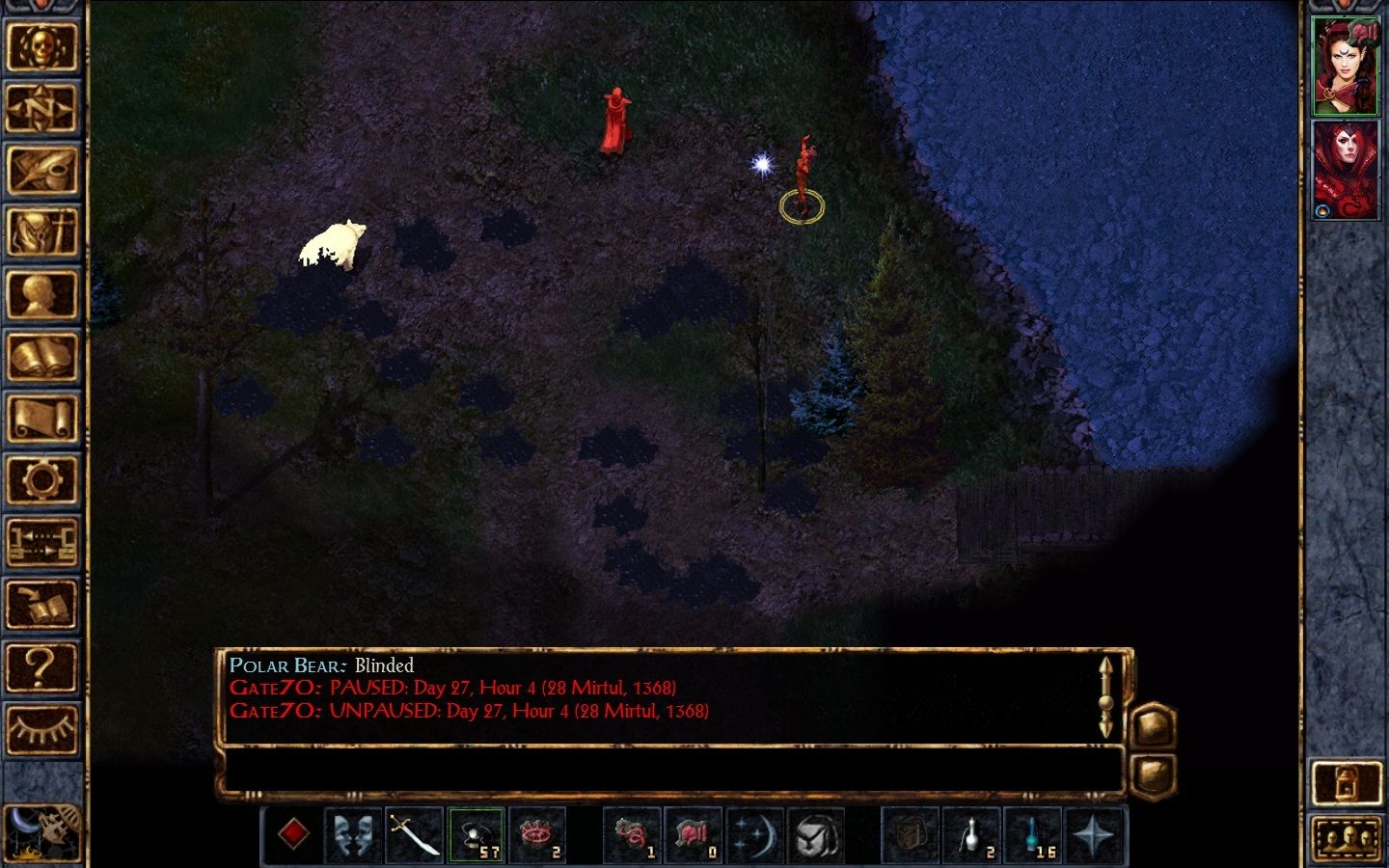This screenshot has width=1389, height=868.
Task: Open the quick item pouch showing 57 charges
Action: coord(477,835)
